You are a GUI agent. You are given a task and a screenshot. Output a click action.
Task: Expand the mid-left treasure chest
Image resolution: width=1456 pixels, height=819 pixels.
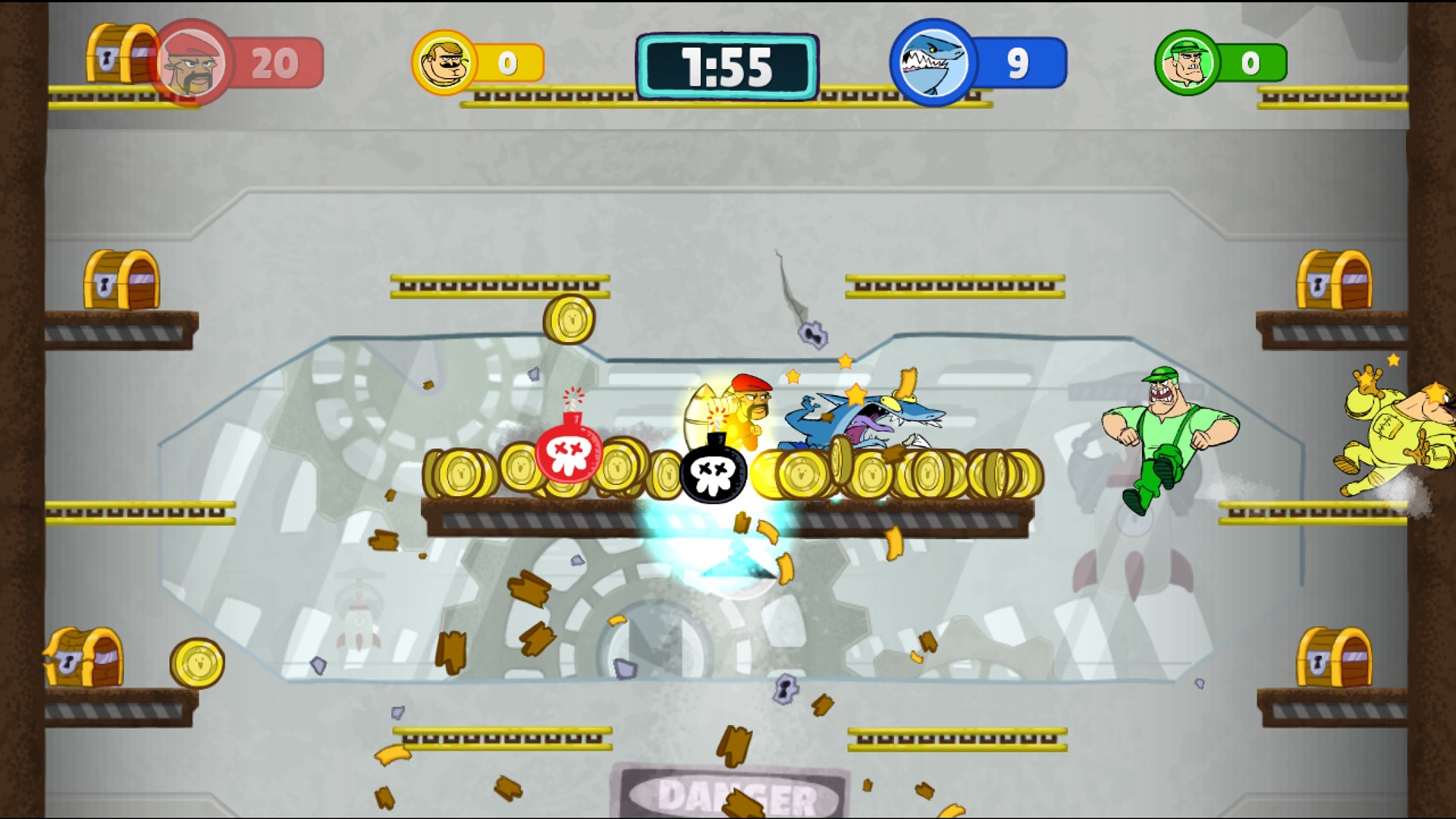(x=121, y=281)
